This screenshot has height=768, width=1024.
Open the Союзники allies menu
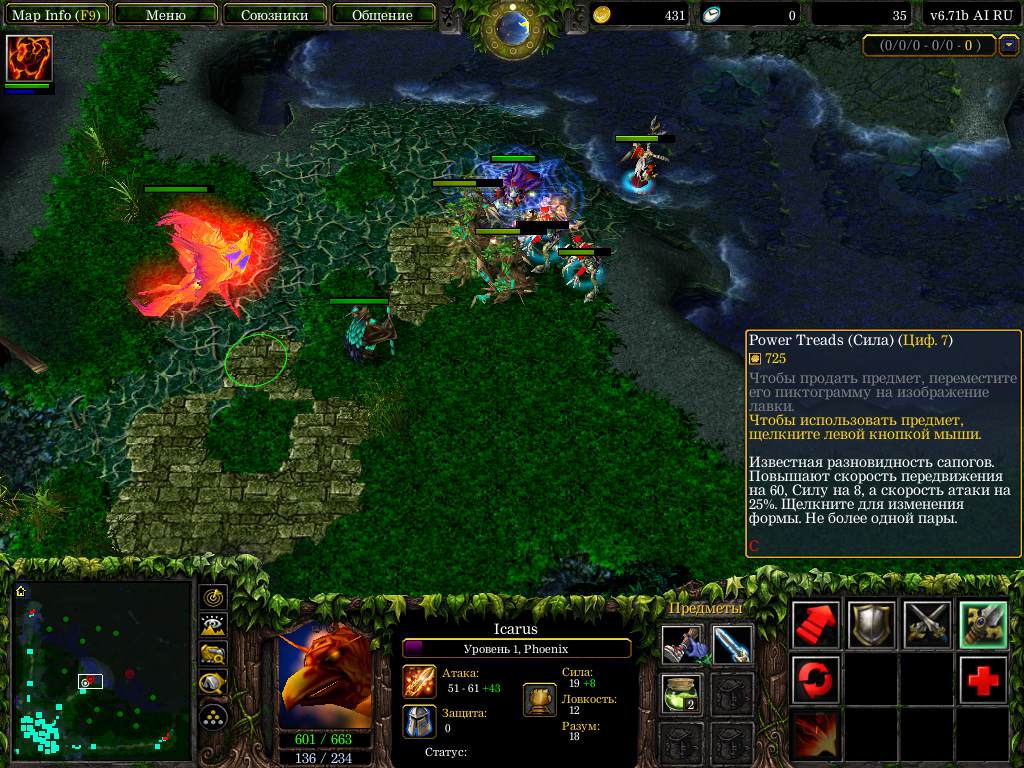point(273,15)
